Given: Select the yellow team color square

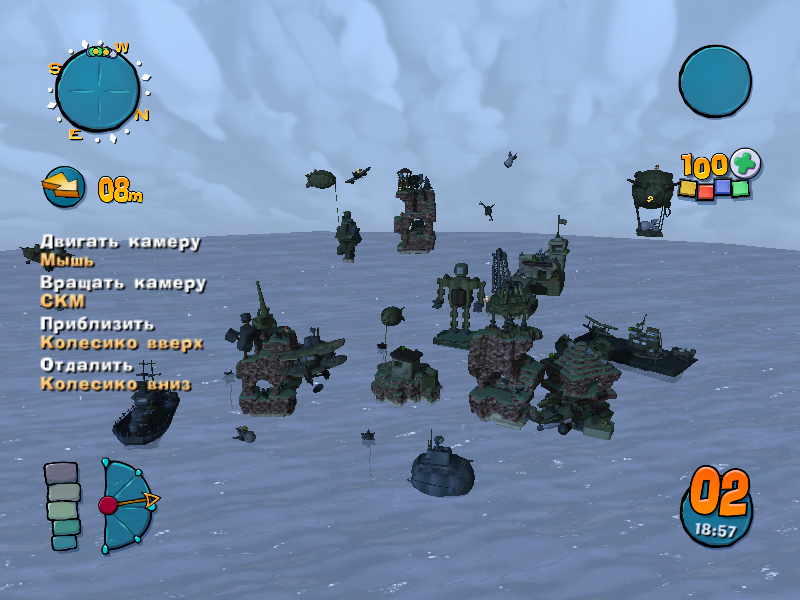Looking at the screenshot, I should (688, 187).
